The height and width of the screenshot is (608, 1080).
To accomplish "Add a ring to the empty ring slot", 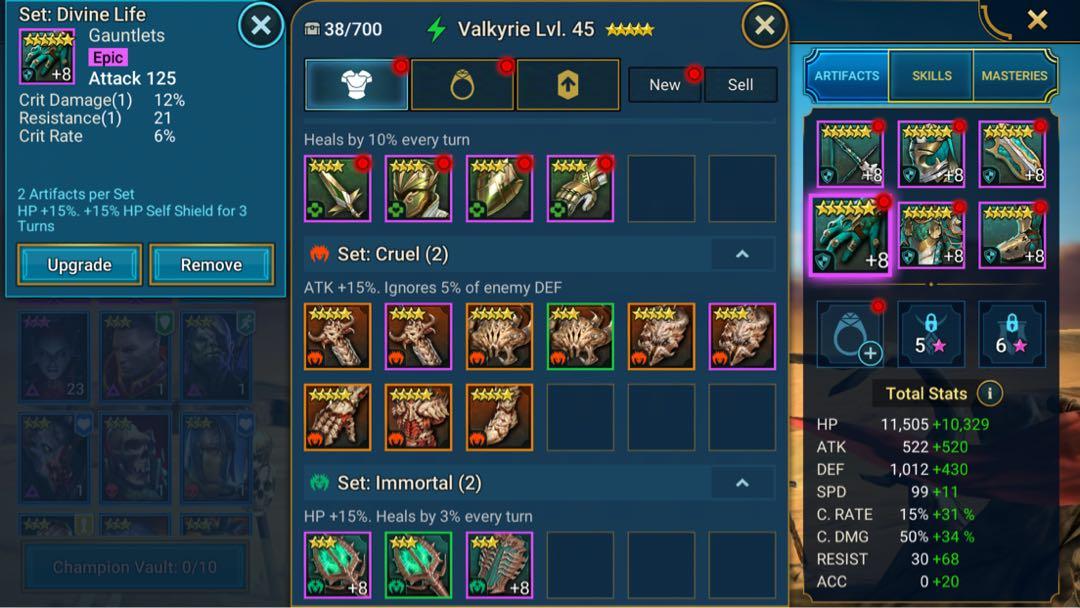I will coord(850,334).
